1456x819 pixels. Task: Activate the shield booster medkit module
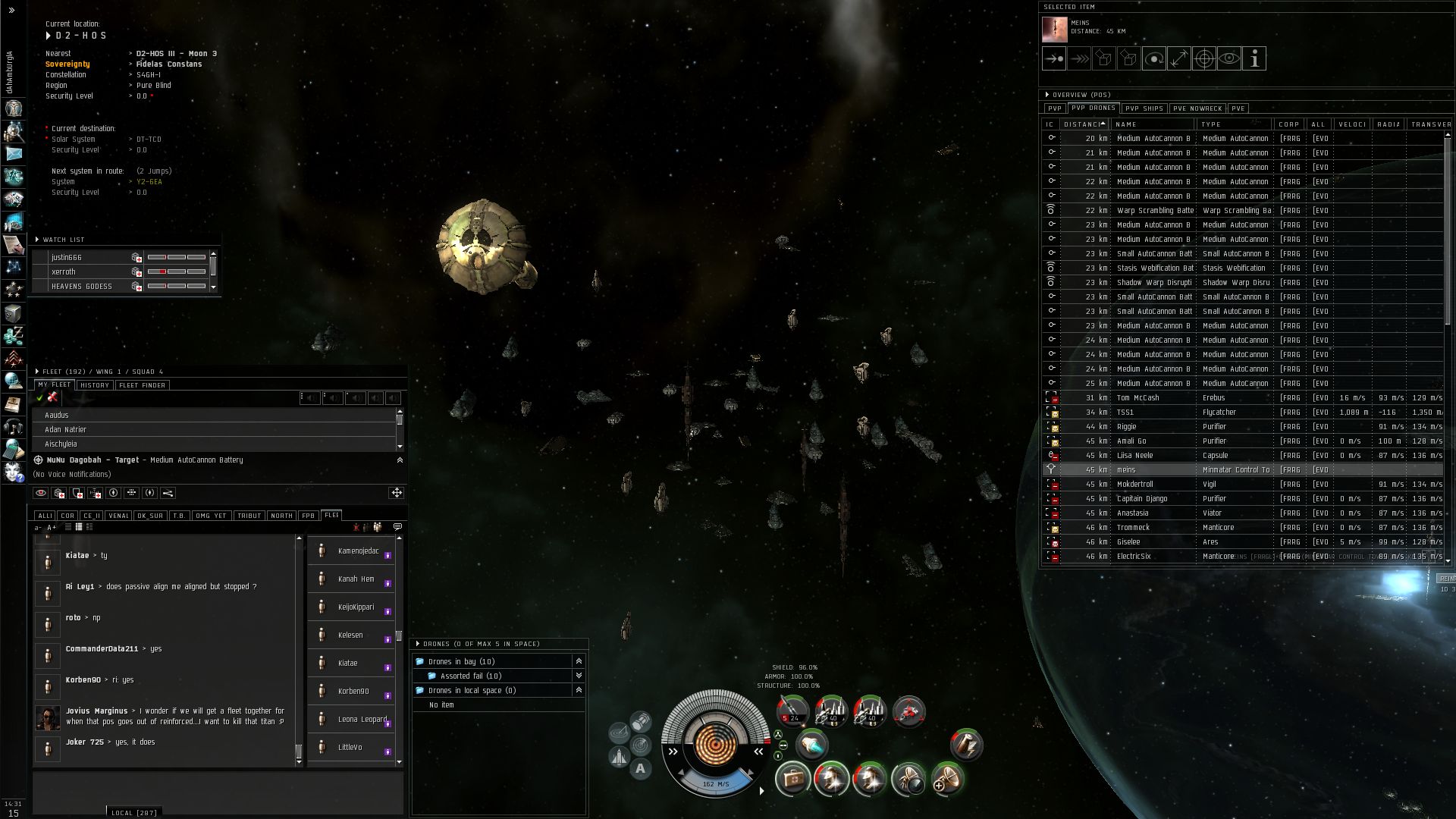pos(792,779)
